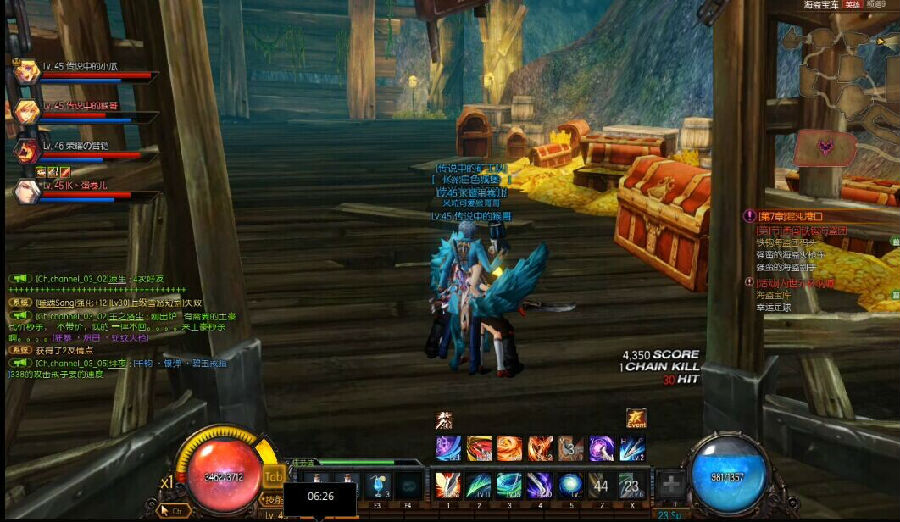Click the Tab button beside the health orb

(x=272, y=476)
